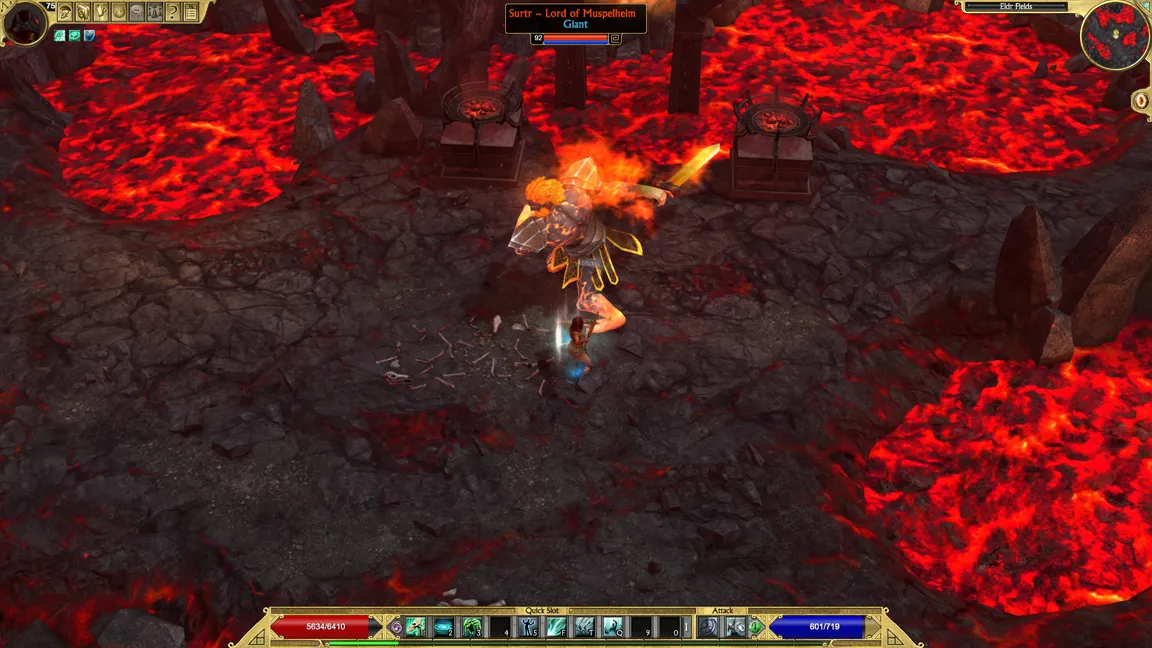
Task: Click the chat speech bubble icon
Action: click(x=137, y=13)
